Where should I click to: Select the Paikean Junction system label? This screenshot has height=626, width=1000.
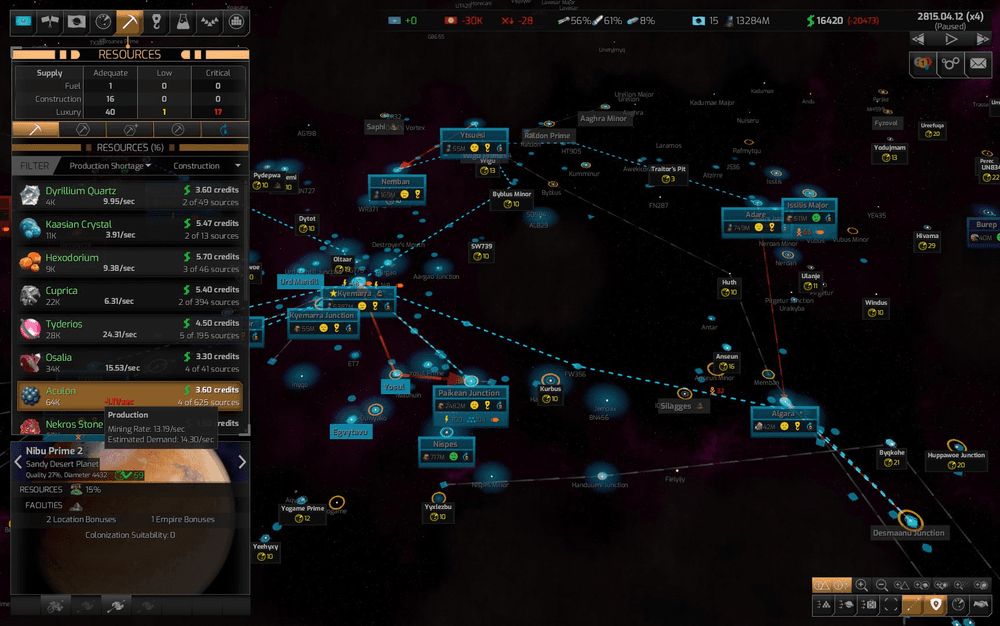coord(469,393)
